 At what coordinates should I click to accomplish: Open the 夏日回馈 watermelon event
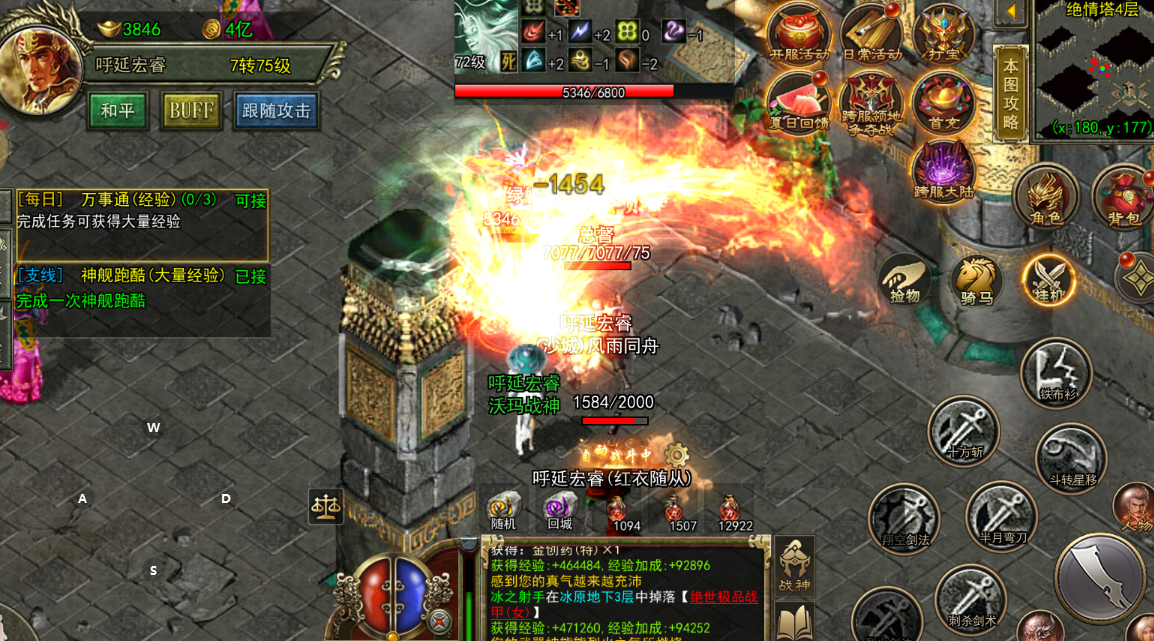798,102
